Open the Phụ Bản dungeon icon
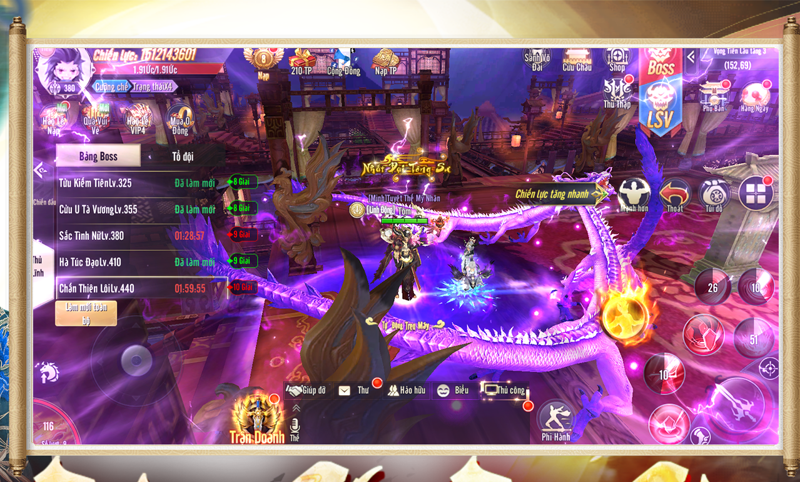This screenshot has height=482, width=800. (x=713, y=95)
